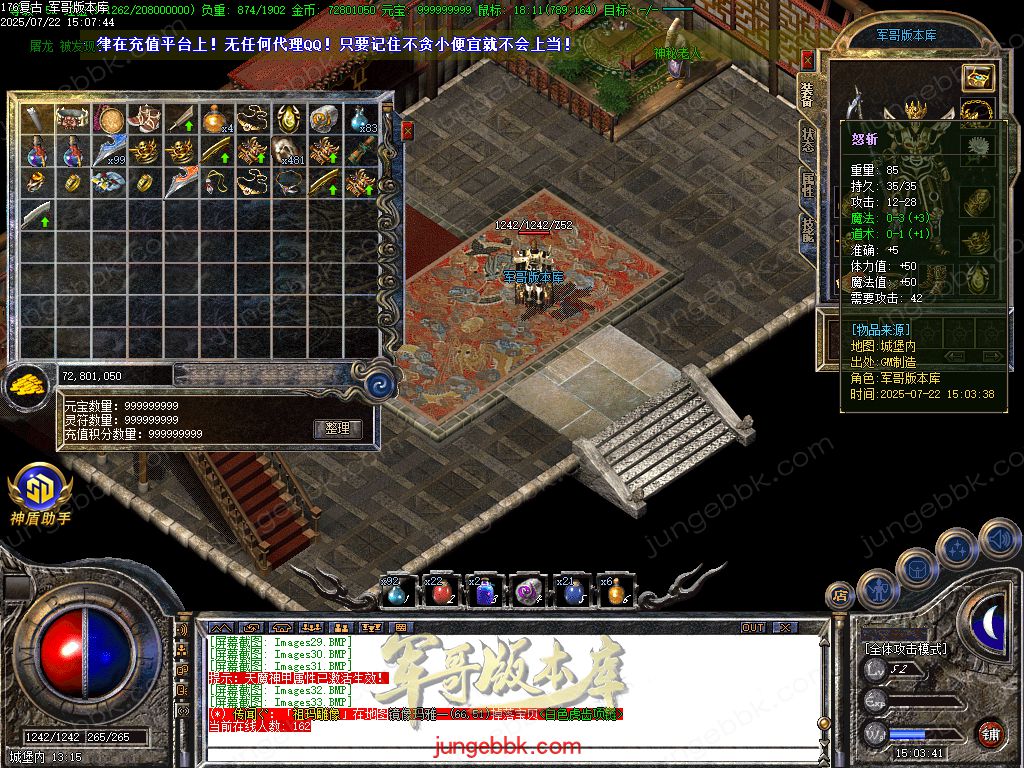Use the purple scroll in hotbar slot 4
The width and height of the screenshot is (1024, 768).
pyautogui.click(x=528, y=593)
